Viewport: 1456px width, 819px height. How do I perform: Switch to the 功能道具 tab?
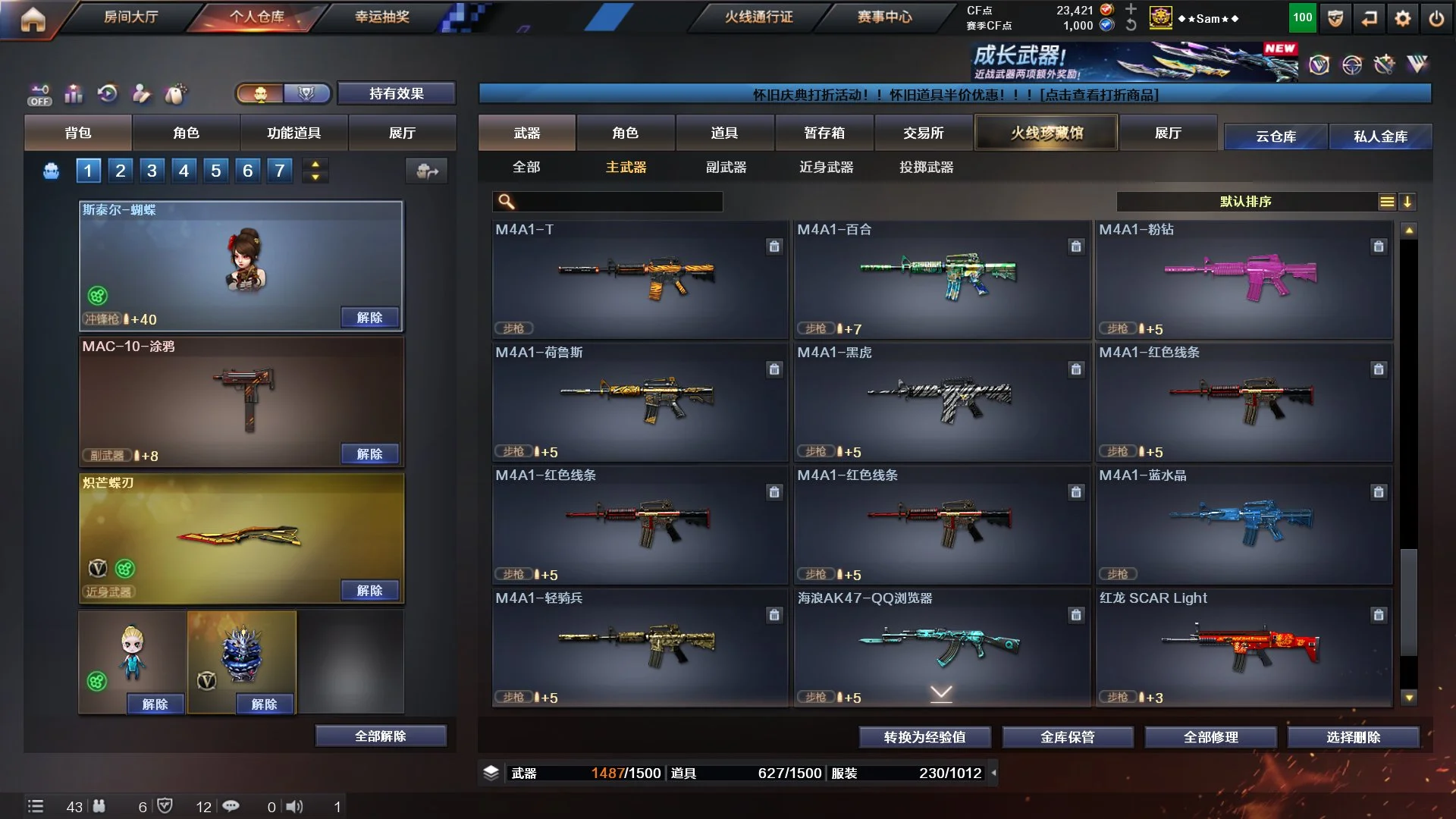pyautogui.click(x=293, y=133)
